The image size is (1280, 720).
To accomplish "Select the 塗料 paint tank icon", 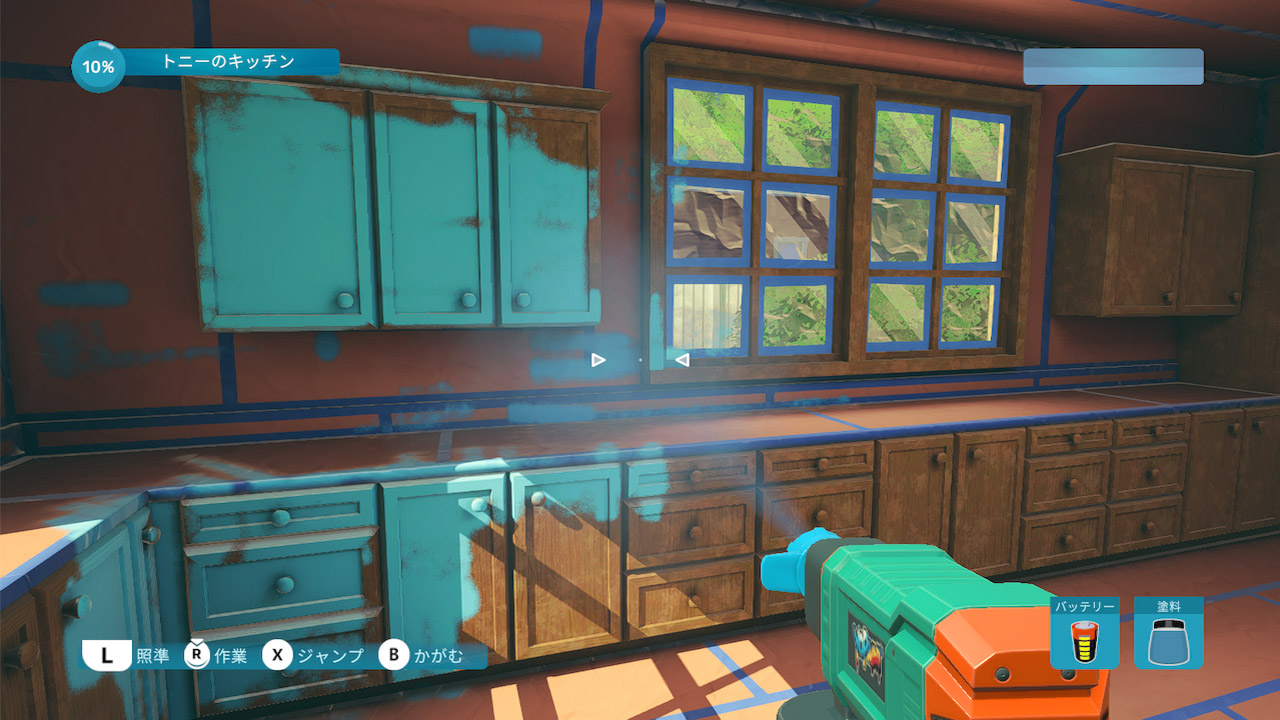I will (x=1168, y=640).
